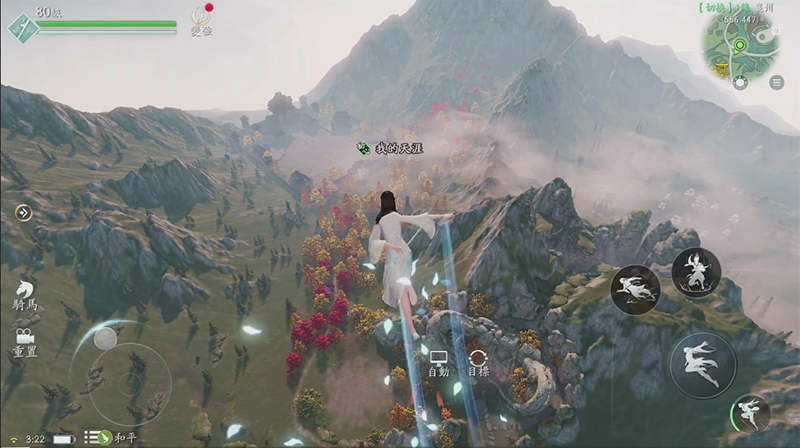The height and width of the screenshot is (448, 800).
Task: Open the character avatar emblem
Action: pos(20,25)
